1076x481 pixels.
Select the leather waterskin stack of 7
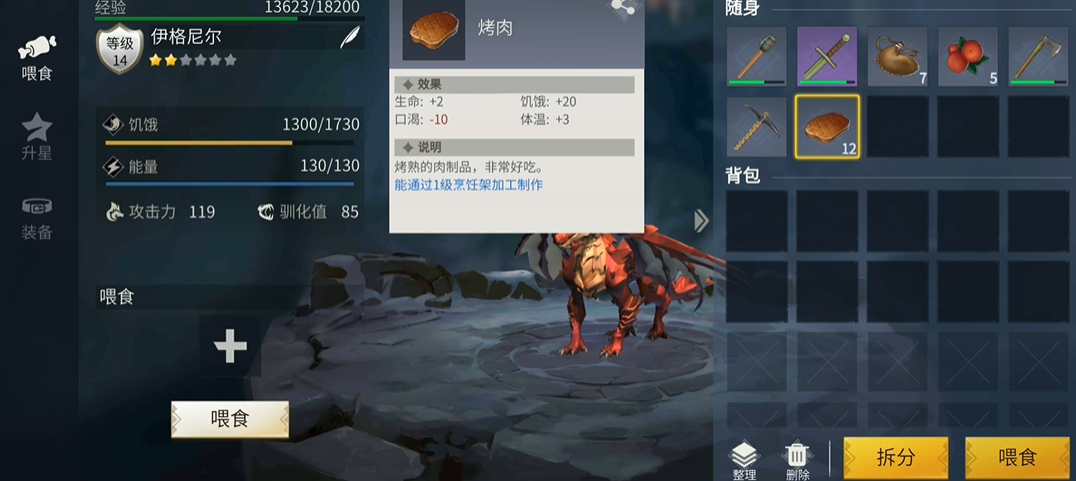click(896, 56)
